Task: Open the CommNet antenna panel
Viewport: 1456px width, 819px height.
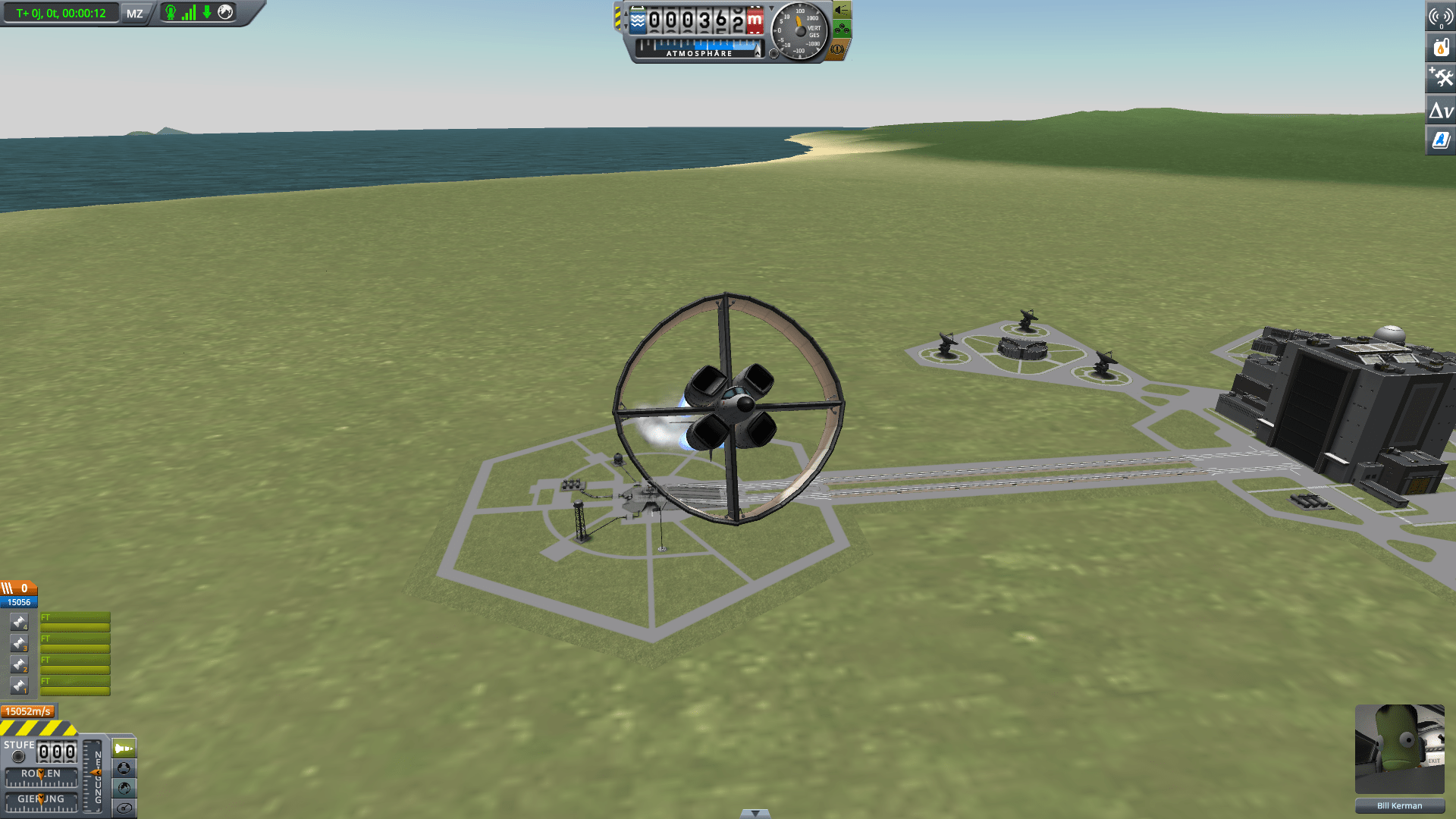Action: [x=1441, y=15]
